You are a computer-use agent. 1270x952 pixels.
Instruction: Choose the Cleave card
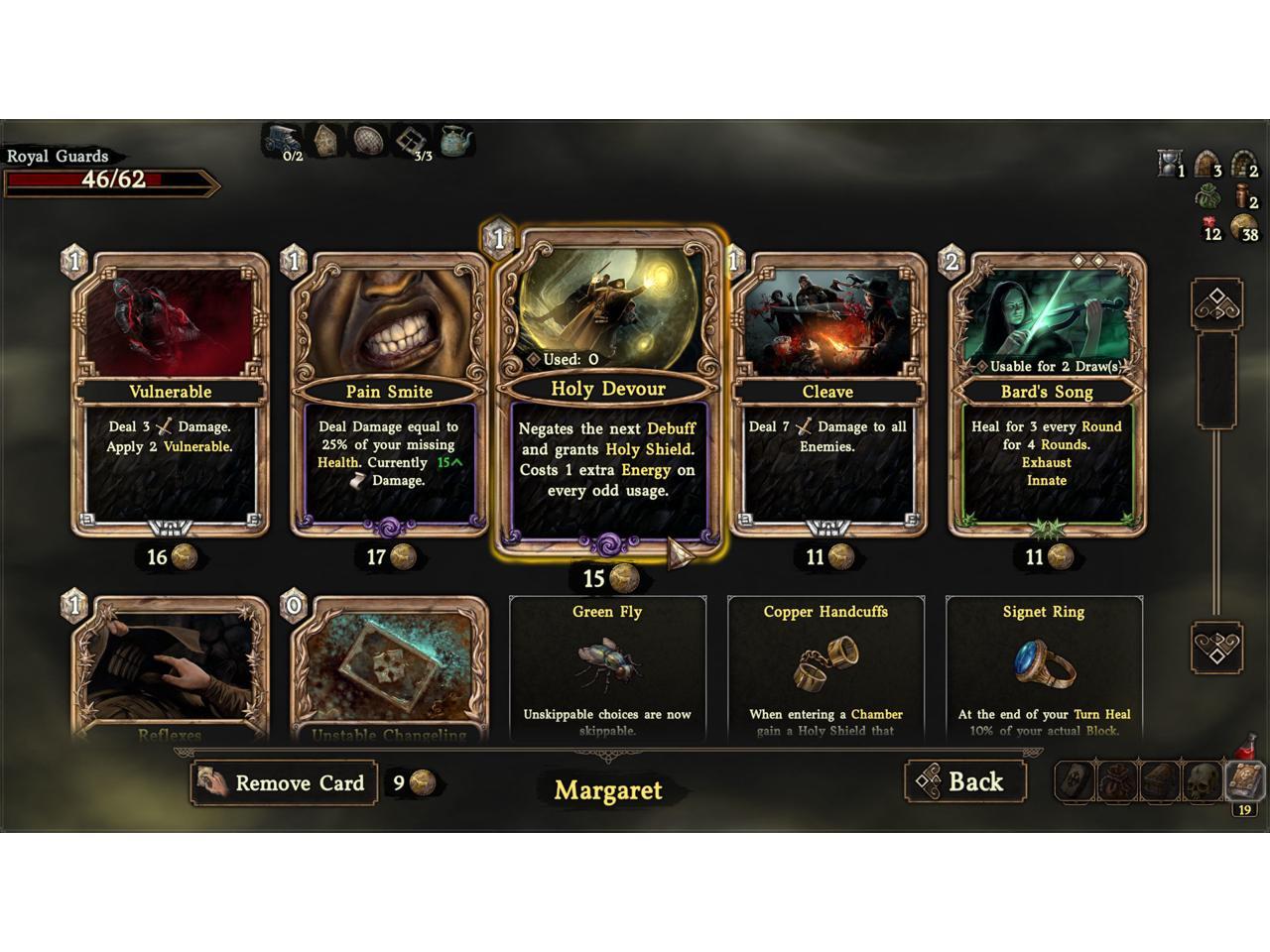click(827, 397)
